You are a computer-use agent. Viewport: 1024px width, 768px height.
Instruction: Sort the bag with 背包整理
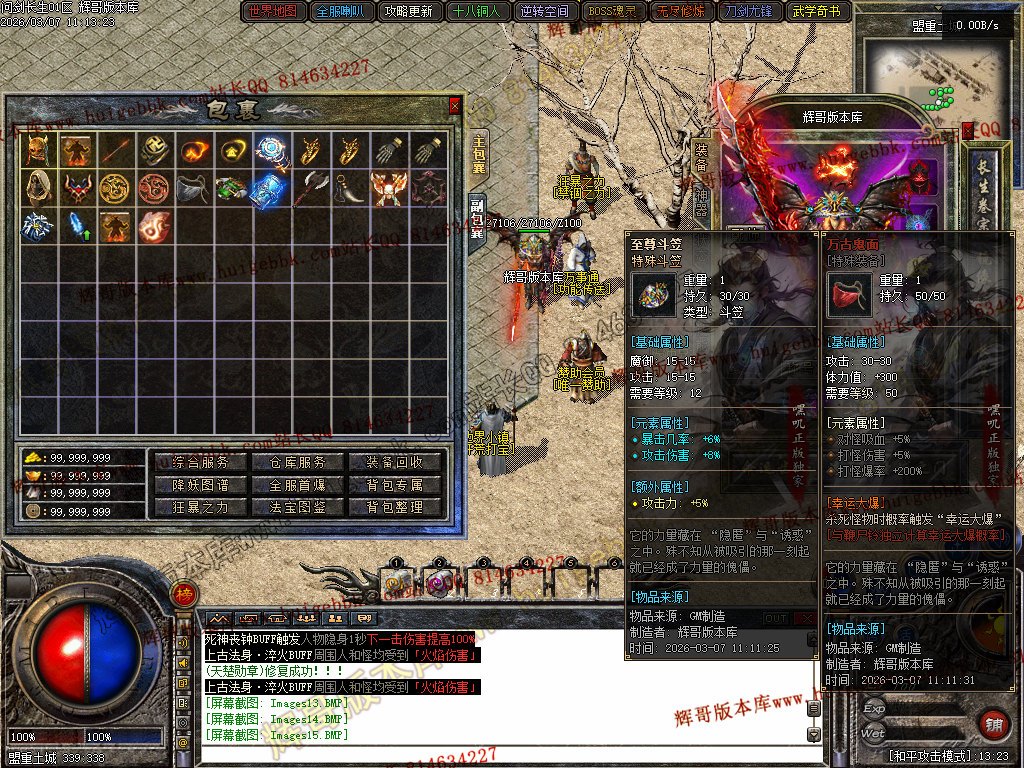(396, 507)
